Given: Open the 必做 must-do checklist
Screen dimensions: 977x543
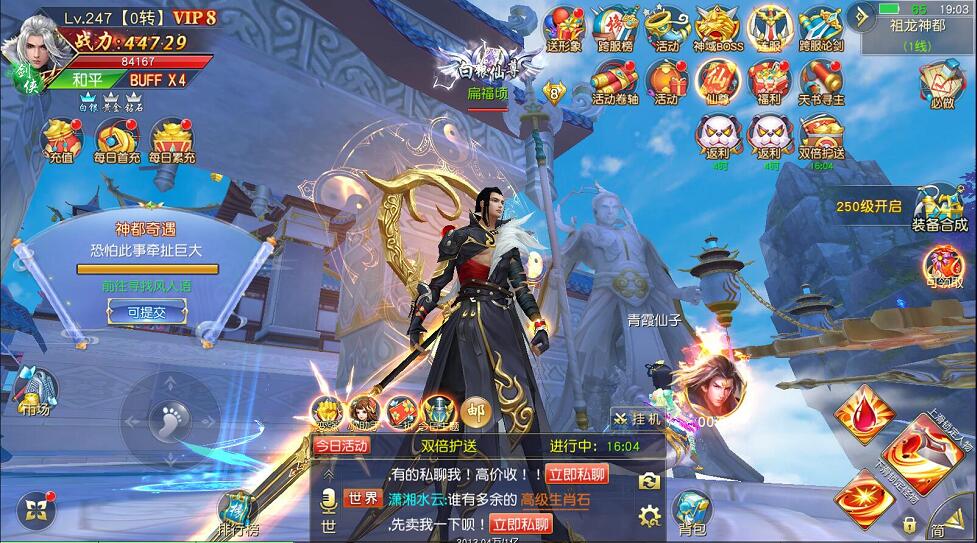Looking at the screenshot, I should pos(941,84).
